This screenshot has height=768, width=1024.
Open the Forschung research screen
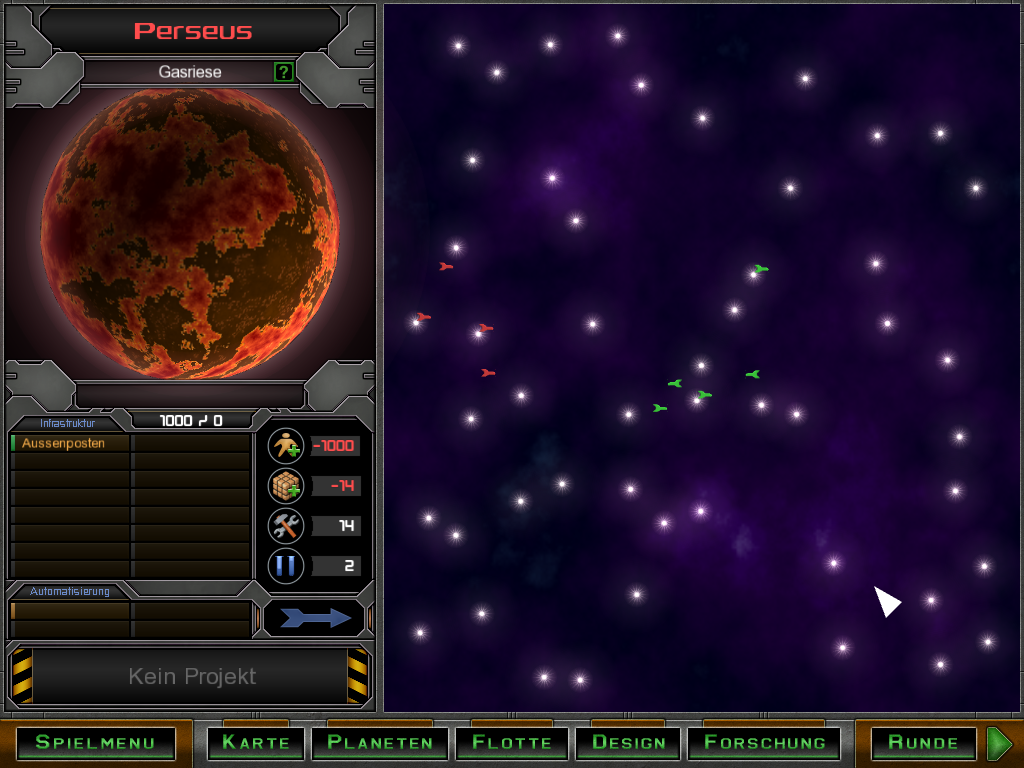point(765,742)
